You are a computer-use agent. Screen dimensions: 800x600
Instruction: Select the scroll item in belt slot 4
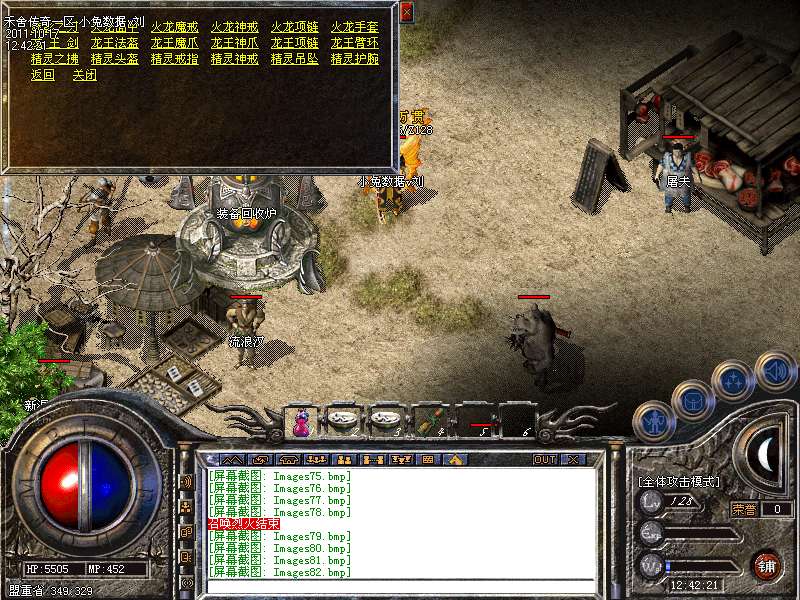pos(431,421)
